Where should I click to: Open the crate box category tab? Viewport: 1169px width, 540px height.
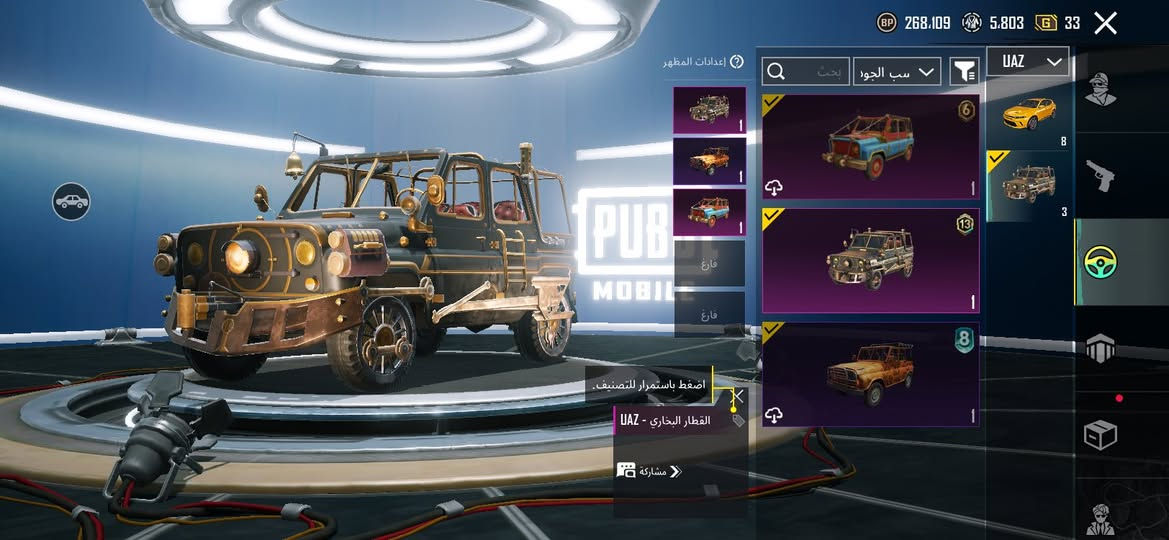pos(1100,435)
